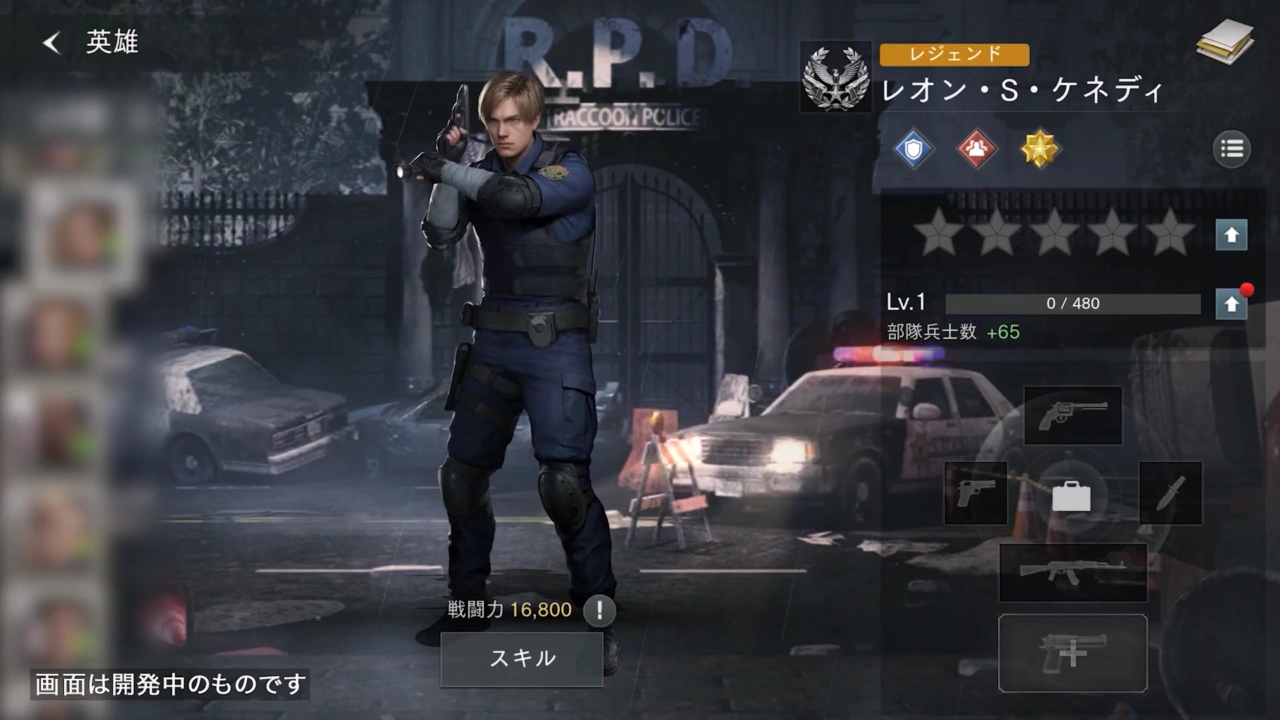Select the gold medal stat tab
The width and height of the screenshot is (1280, 720).
[1040, 150]
